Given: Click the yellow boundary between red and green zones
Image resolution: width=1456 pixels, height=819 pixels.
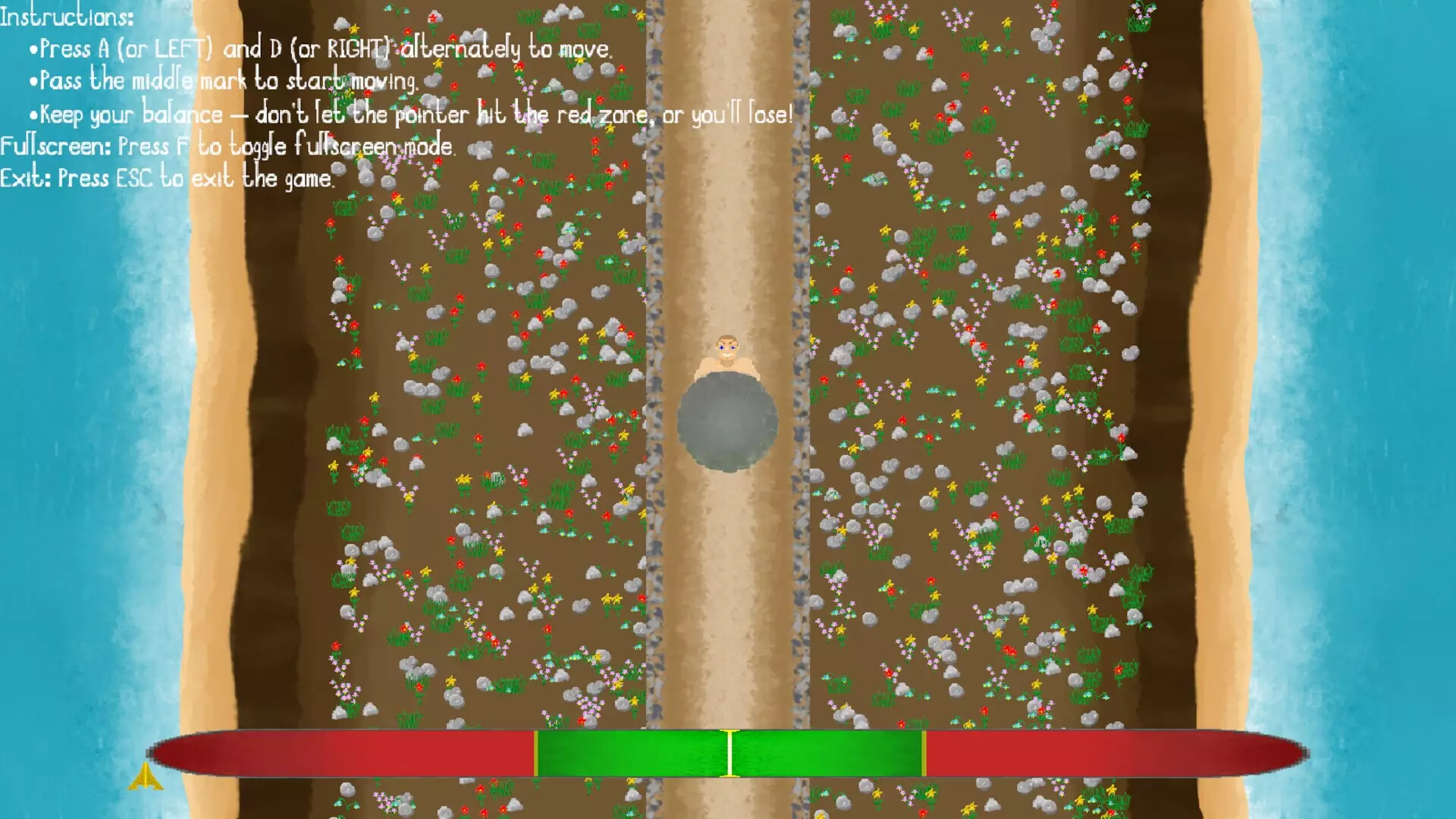Looking at the screenshot, I should tap(535, 753).
